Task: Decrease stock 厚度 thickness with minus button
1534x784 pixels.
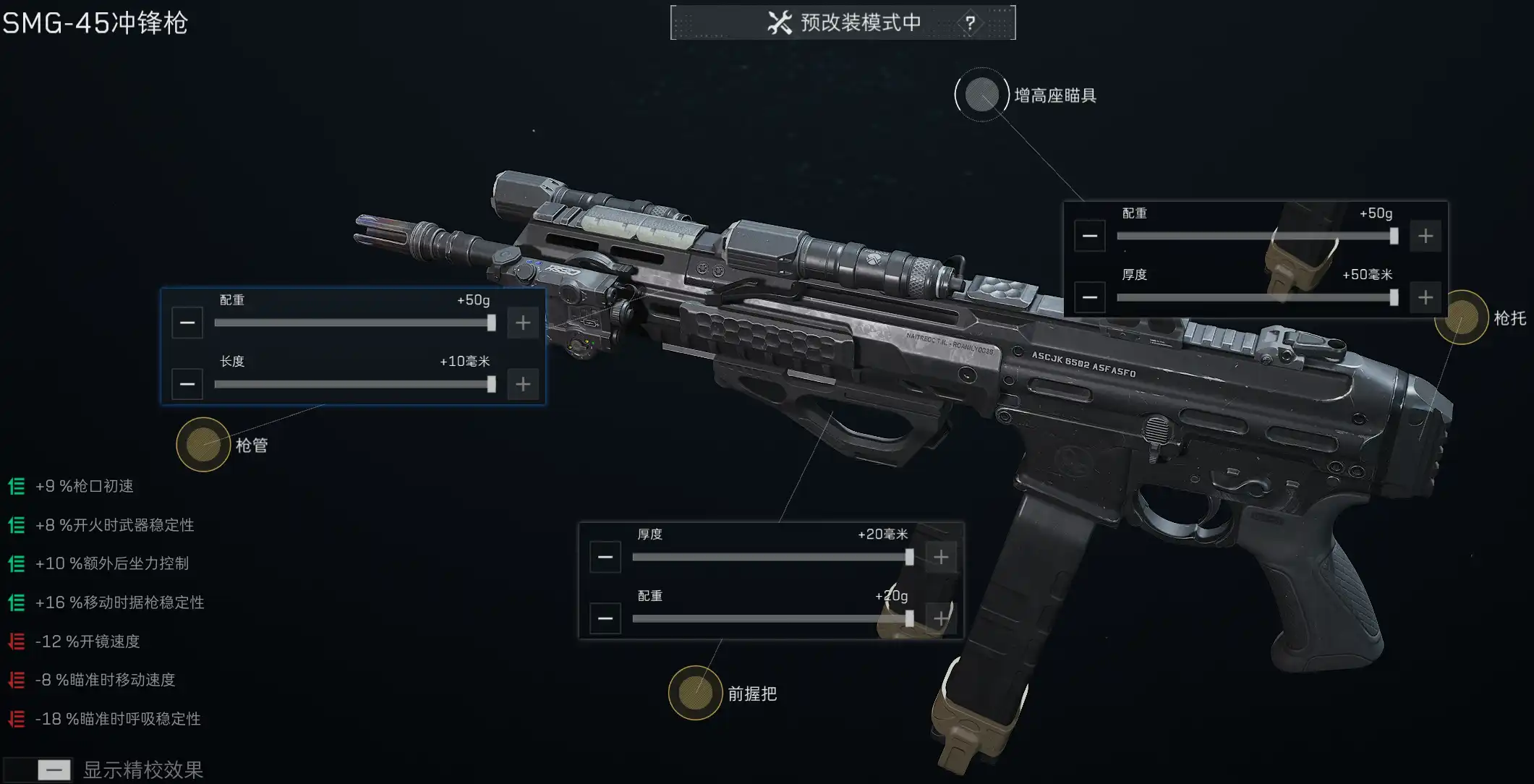Action: (x=1090, y=297)
